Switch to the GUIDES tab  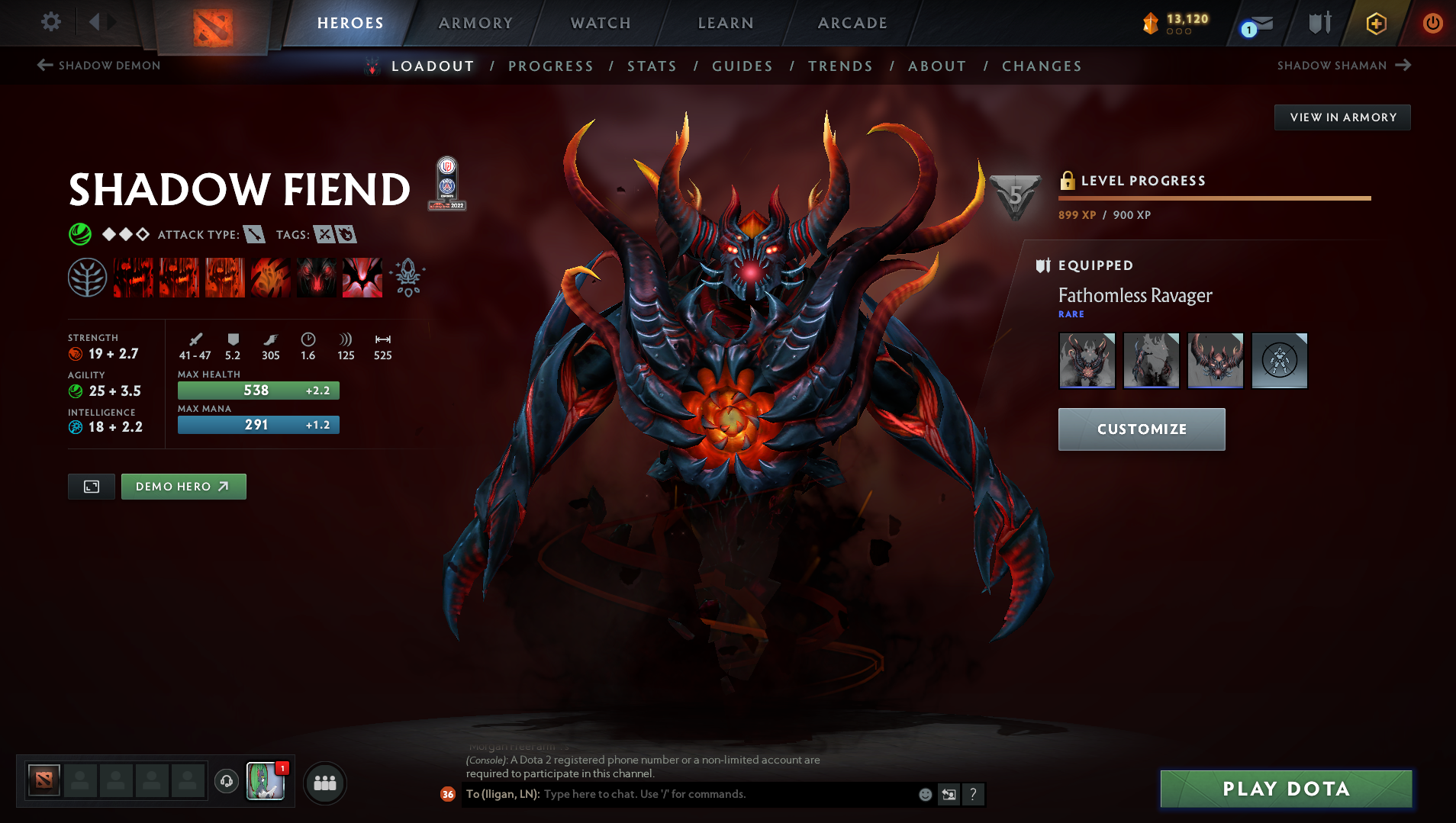point(741,66)
